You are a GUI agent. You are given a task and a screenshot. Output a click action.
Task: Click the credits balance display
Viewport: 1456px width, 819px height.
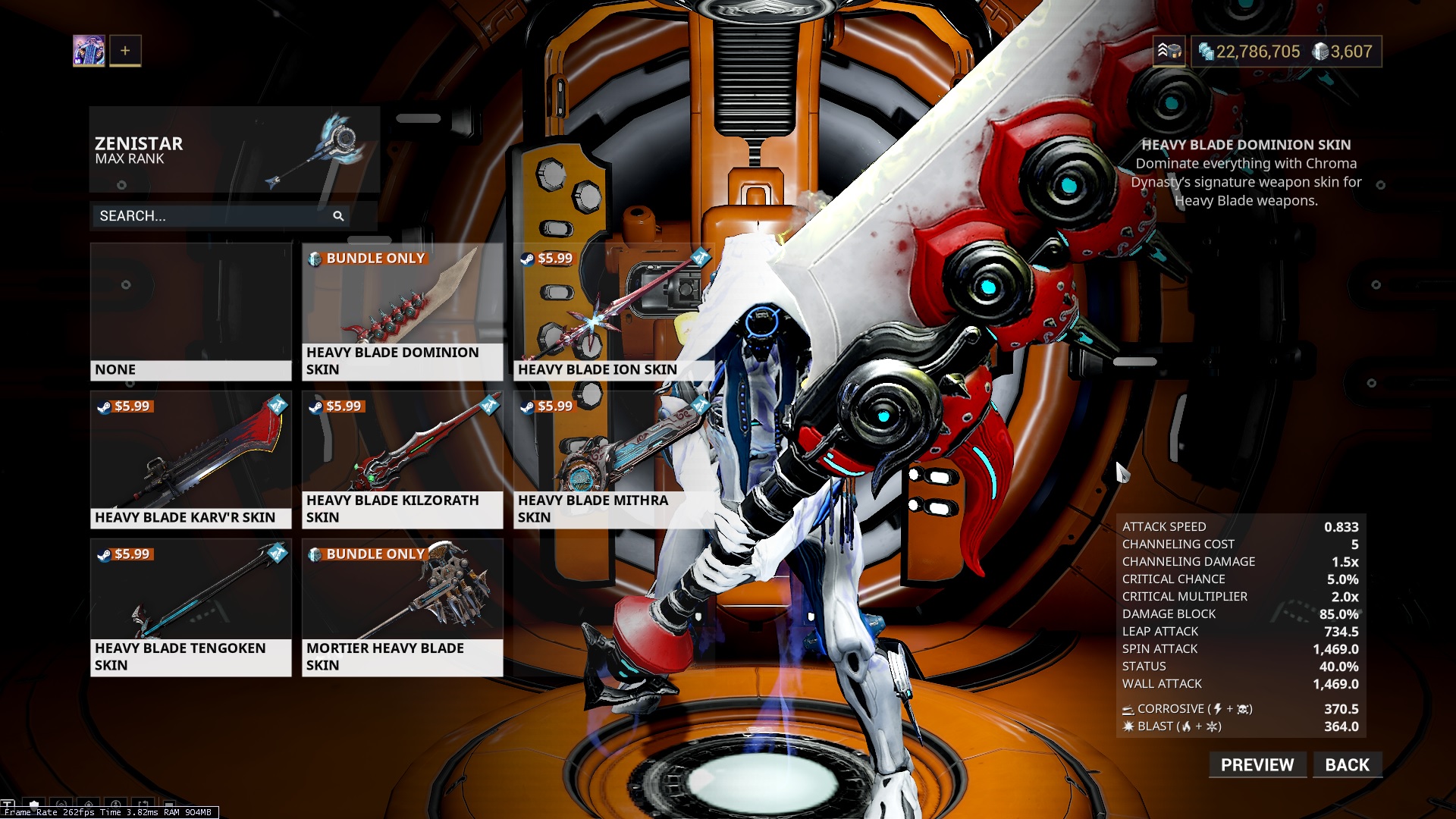click(x=1250, y=52)
